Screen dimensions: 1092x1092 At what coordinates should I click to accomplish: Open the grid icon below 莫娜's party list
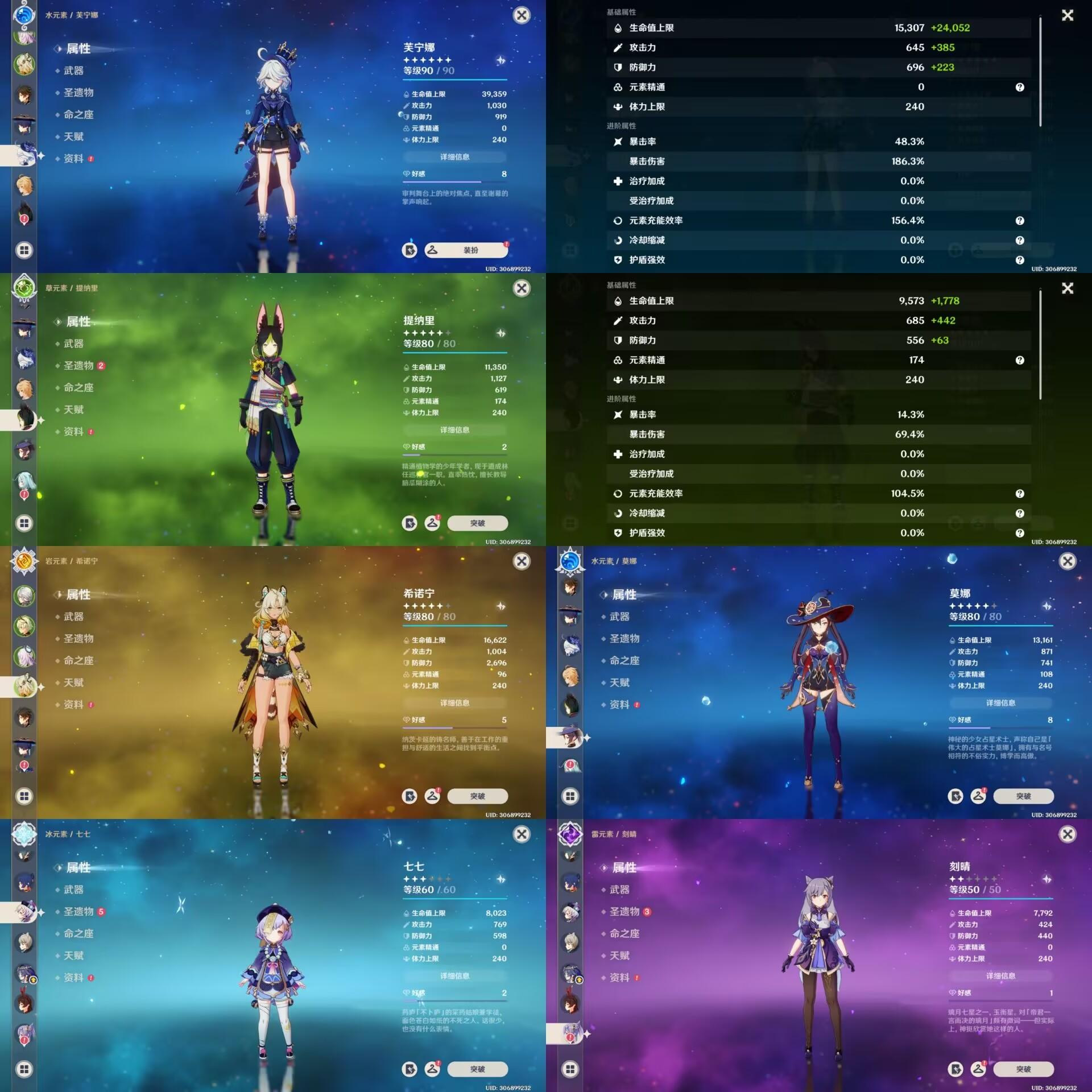point(570,796)
